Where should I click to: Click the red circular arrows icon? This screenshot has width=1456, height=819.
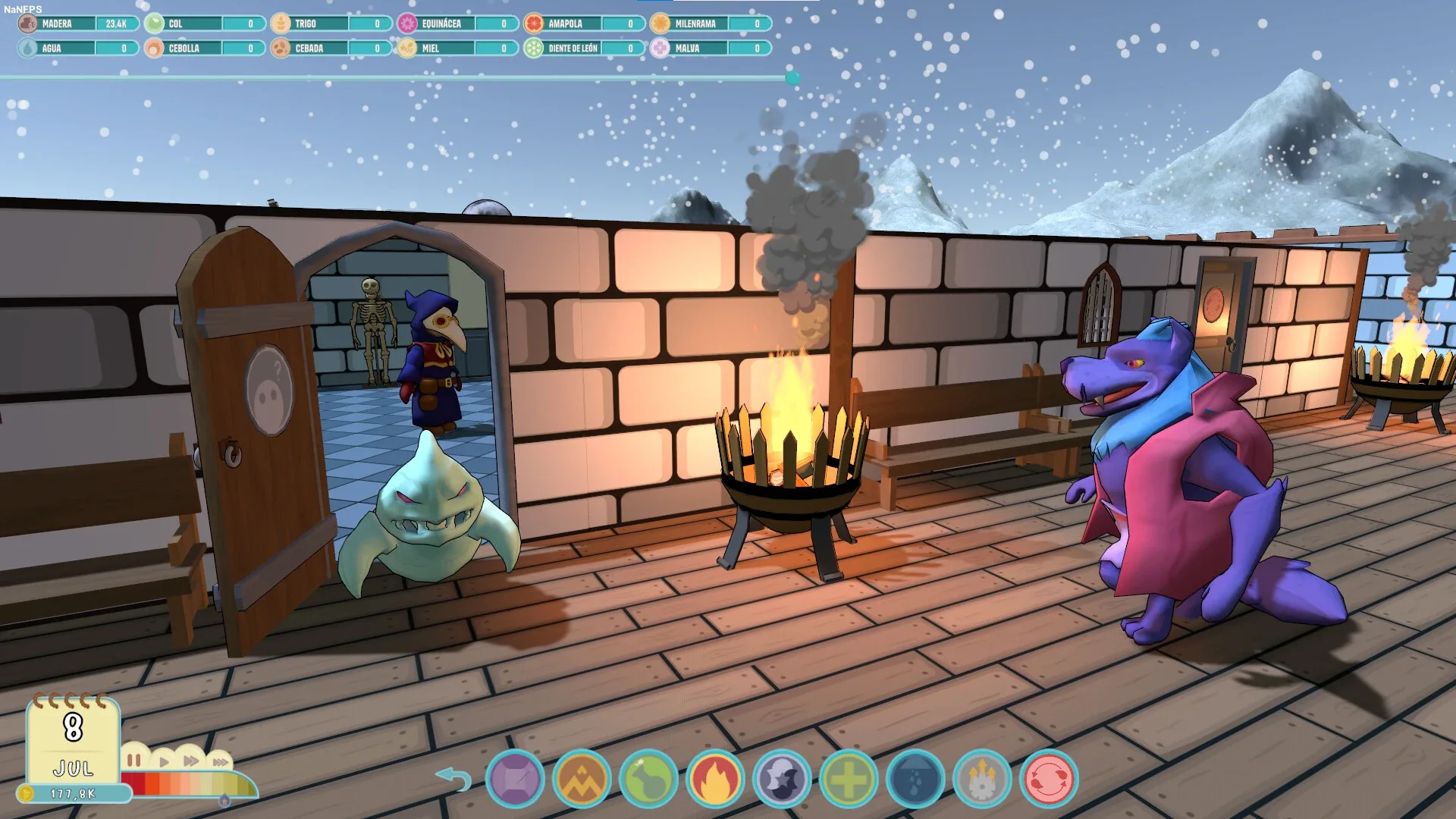tap(1049, 779)
